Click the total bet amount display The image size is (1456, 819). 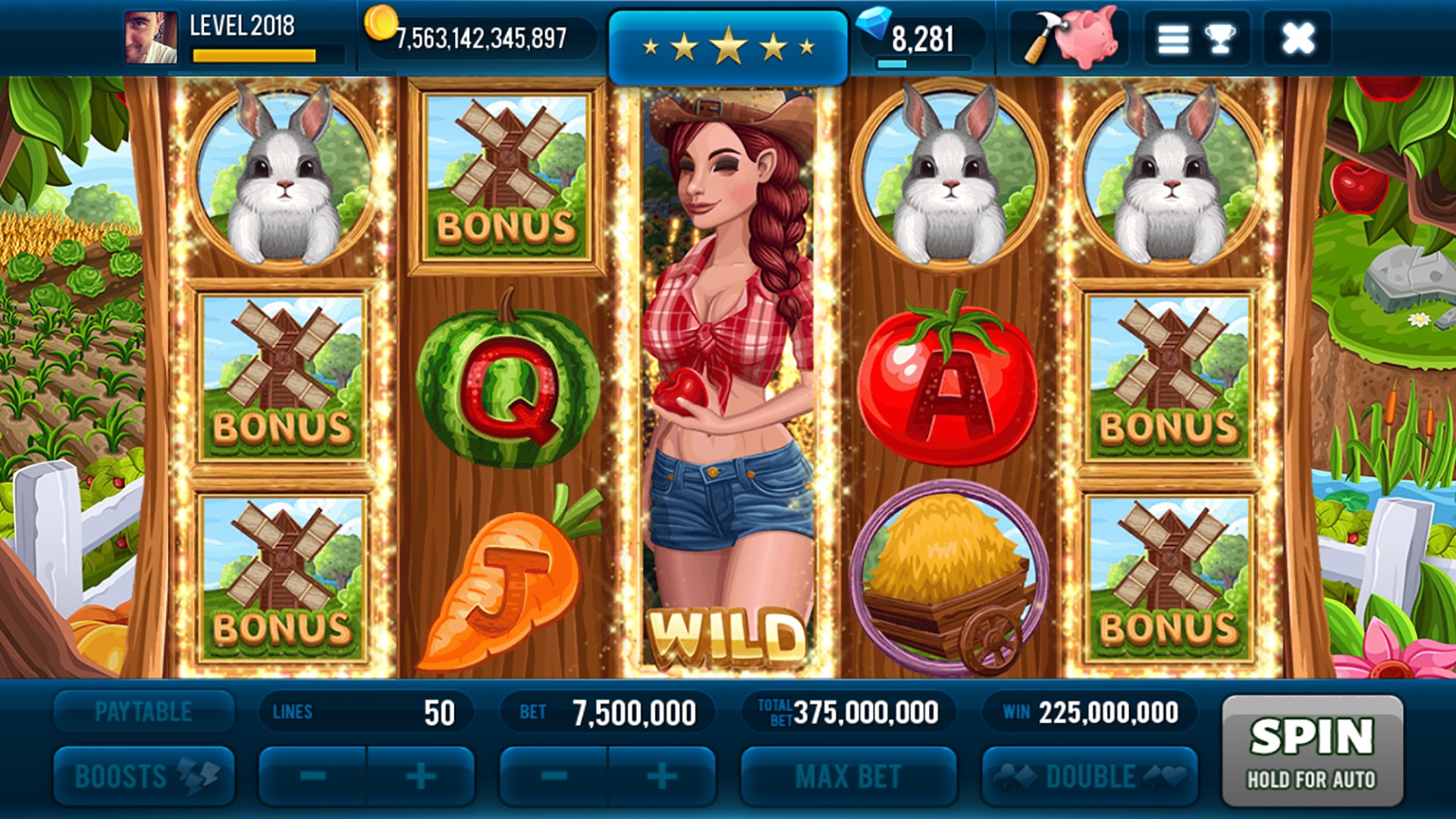point(849,711)
